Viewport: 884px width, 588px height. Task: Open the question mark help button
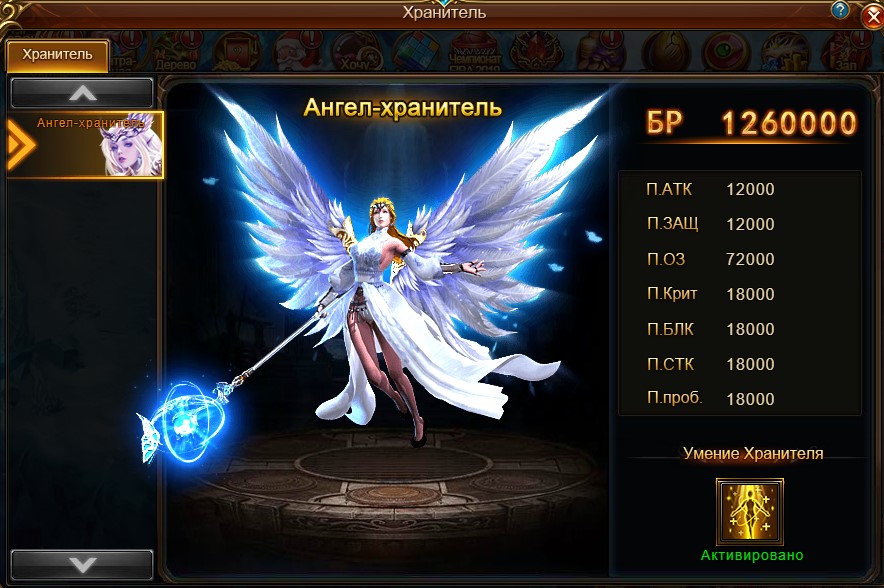click(840, 11)
